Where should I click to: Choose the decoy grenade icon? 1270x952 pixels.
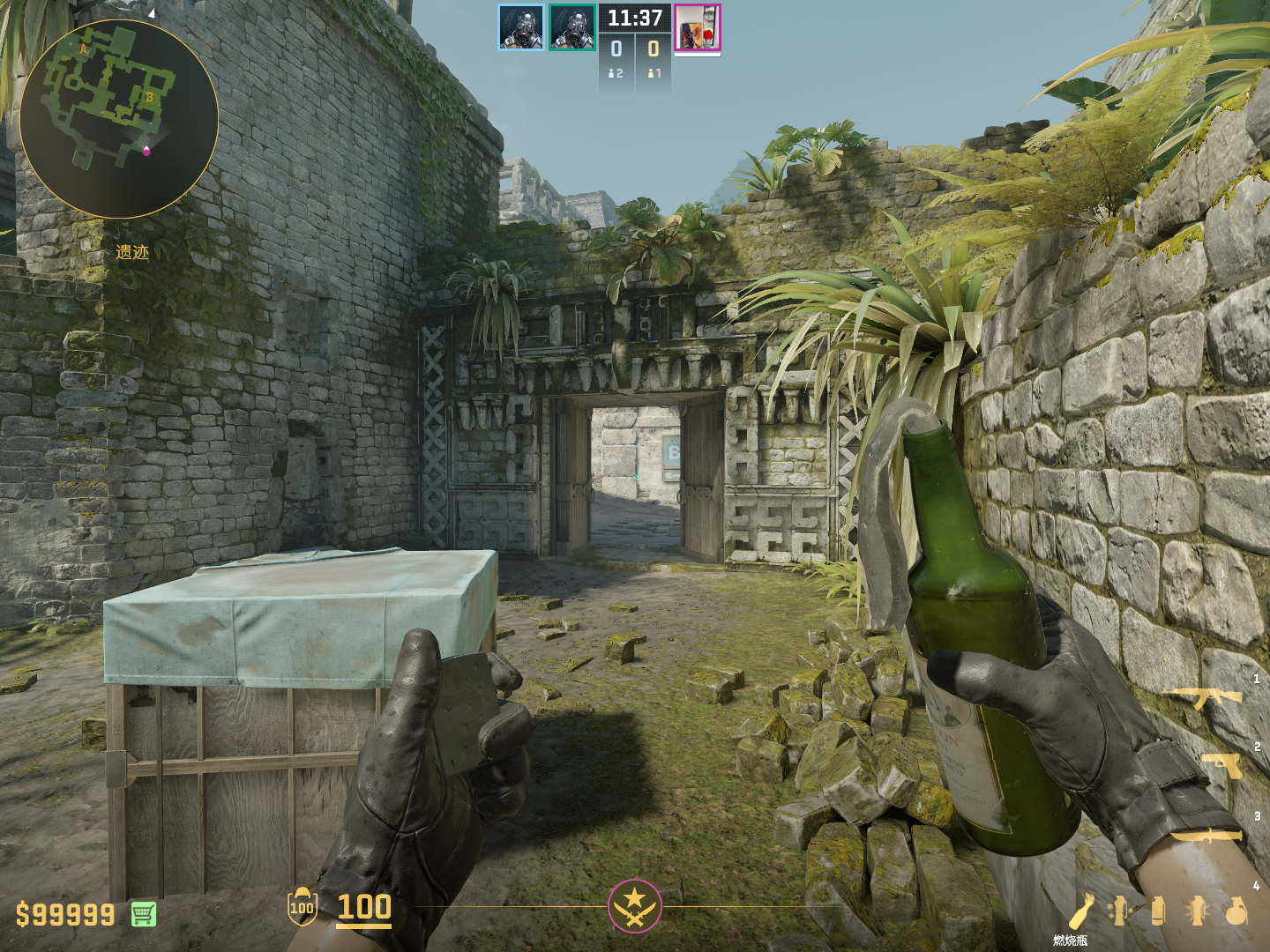(1119, 911)
